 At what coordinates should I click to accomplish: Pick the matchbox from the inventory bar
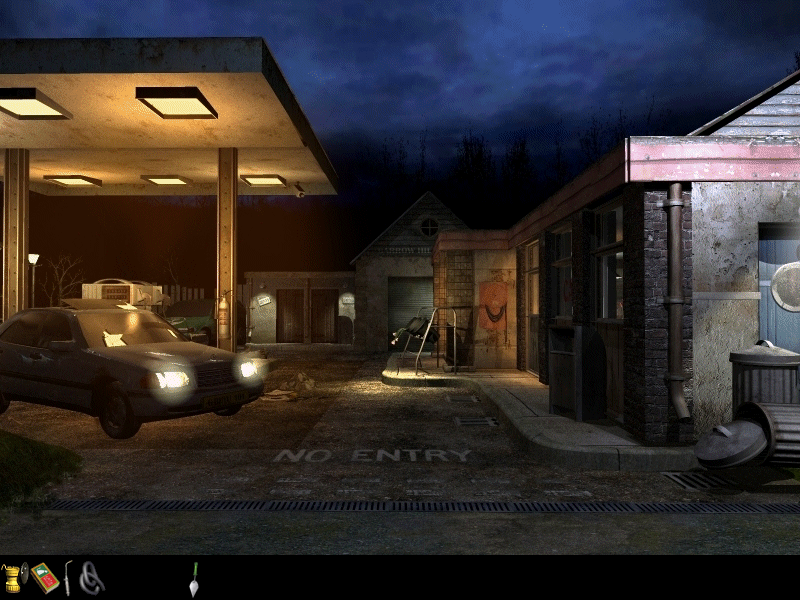click(44, 578)
